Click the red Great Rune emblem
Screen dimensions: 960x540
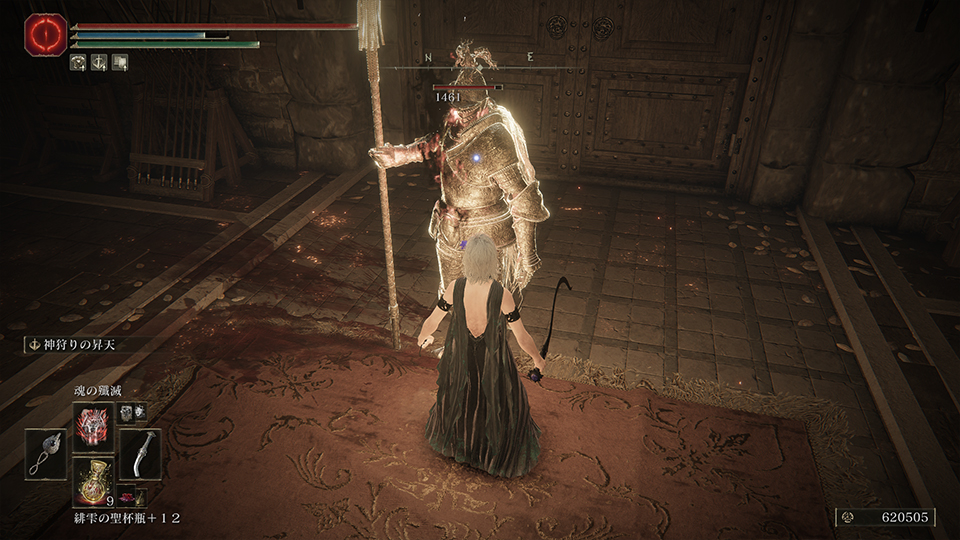click(46, 35)
